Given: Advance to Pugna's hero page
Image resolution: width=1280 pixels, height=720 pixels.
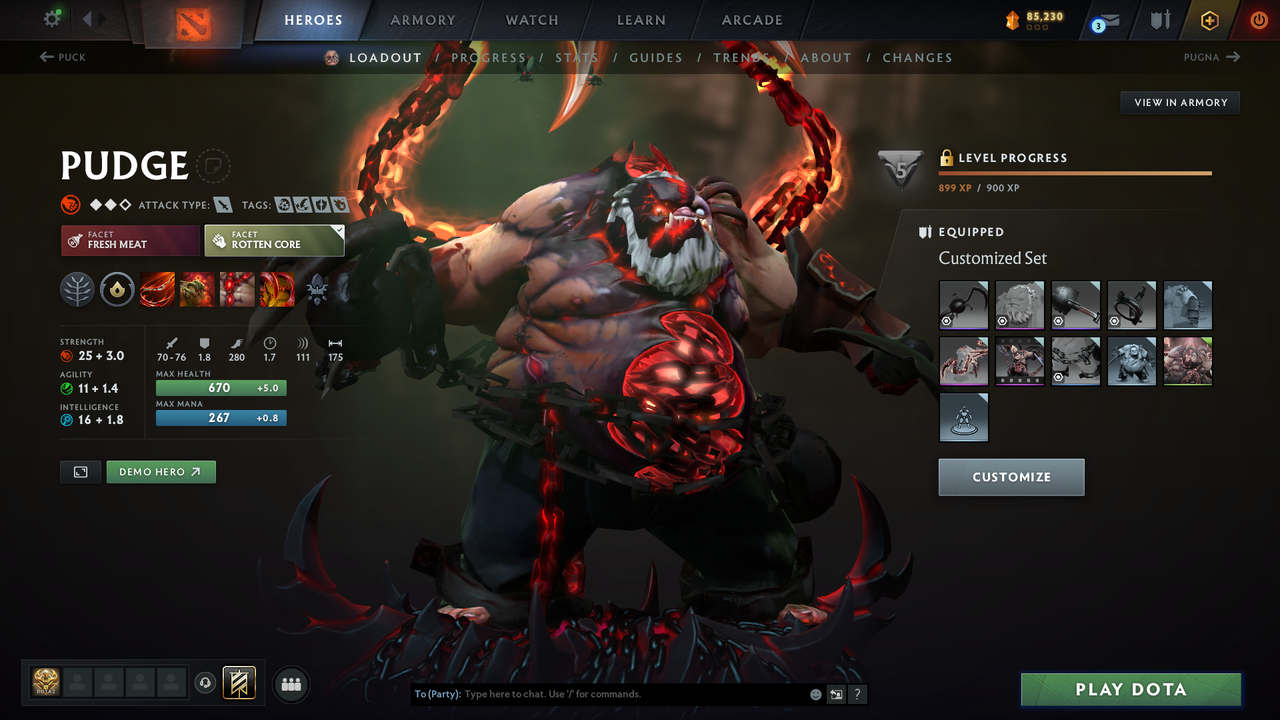Looking at the screenshot, I should (x=1211, y=57).
